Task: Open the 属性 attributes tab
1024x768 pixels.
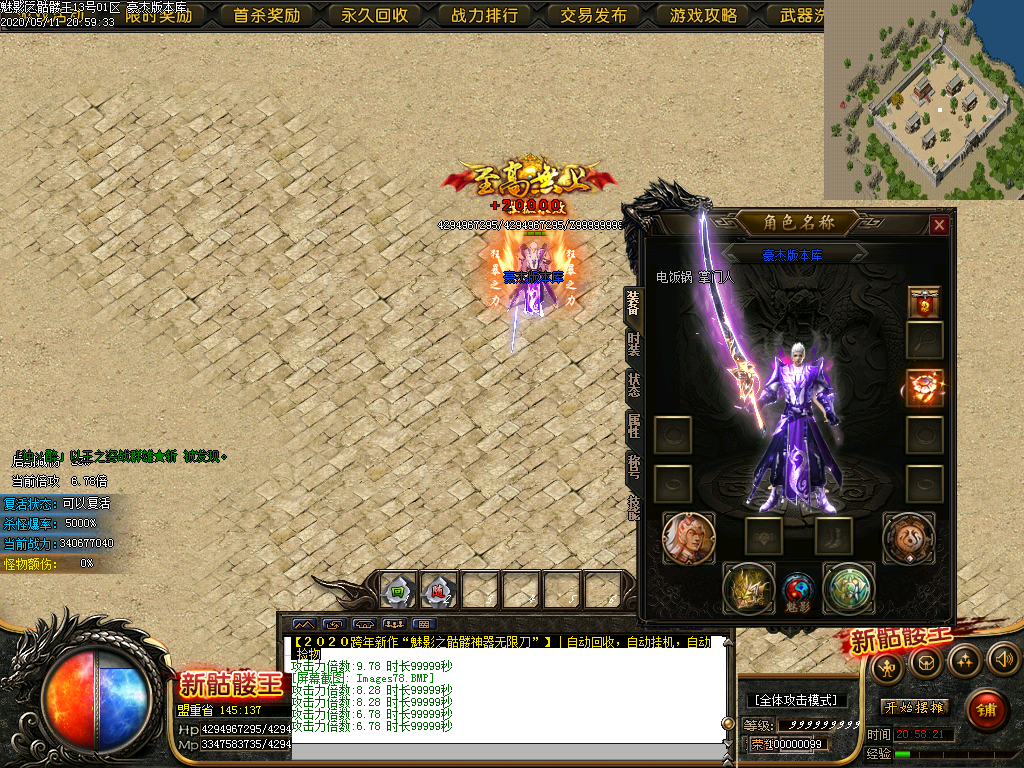Action: point(633,424)
